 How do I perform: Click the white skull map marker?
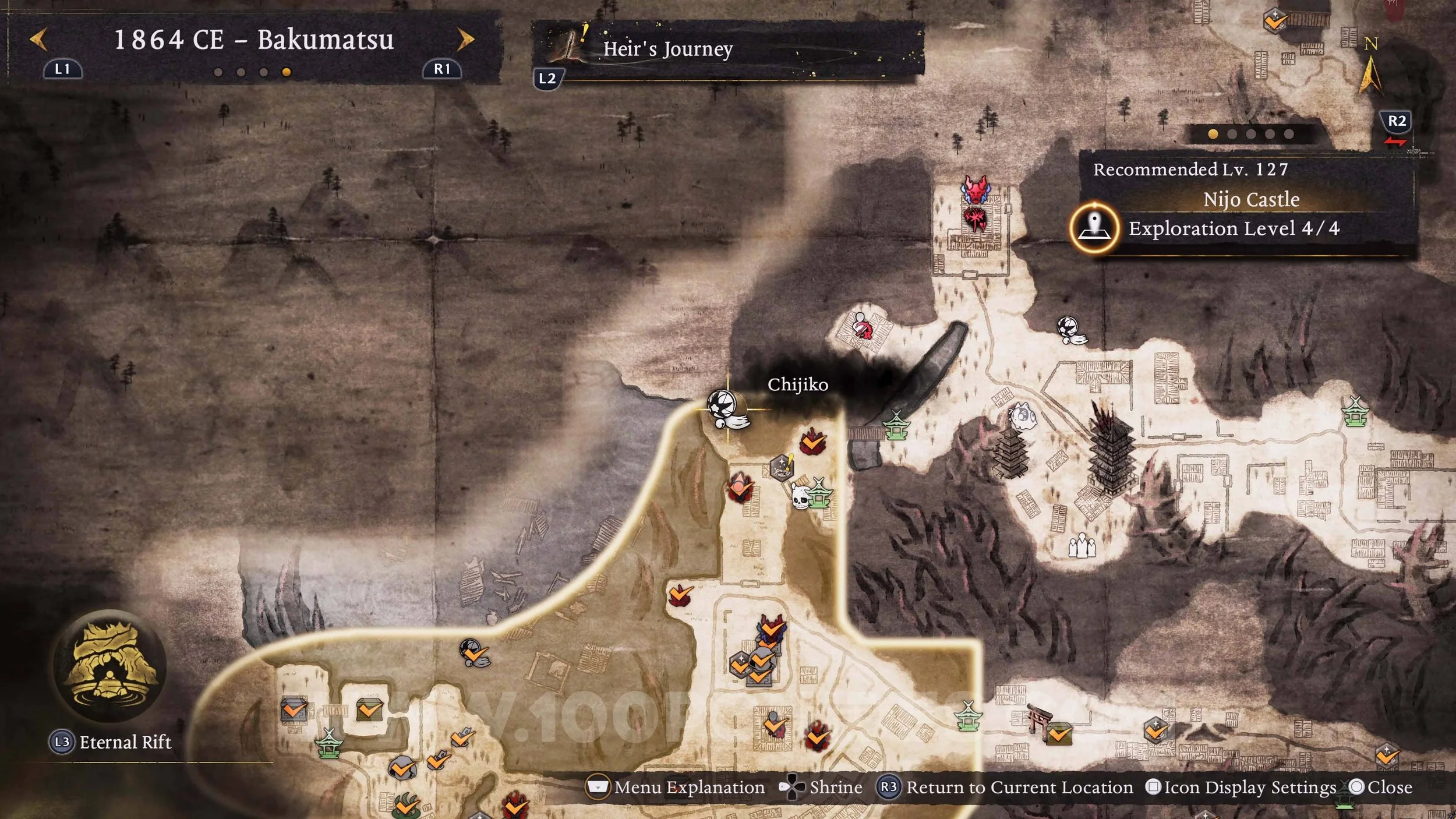[x=801, y=497]
